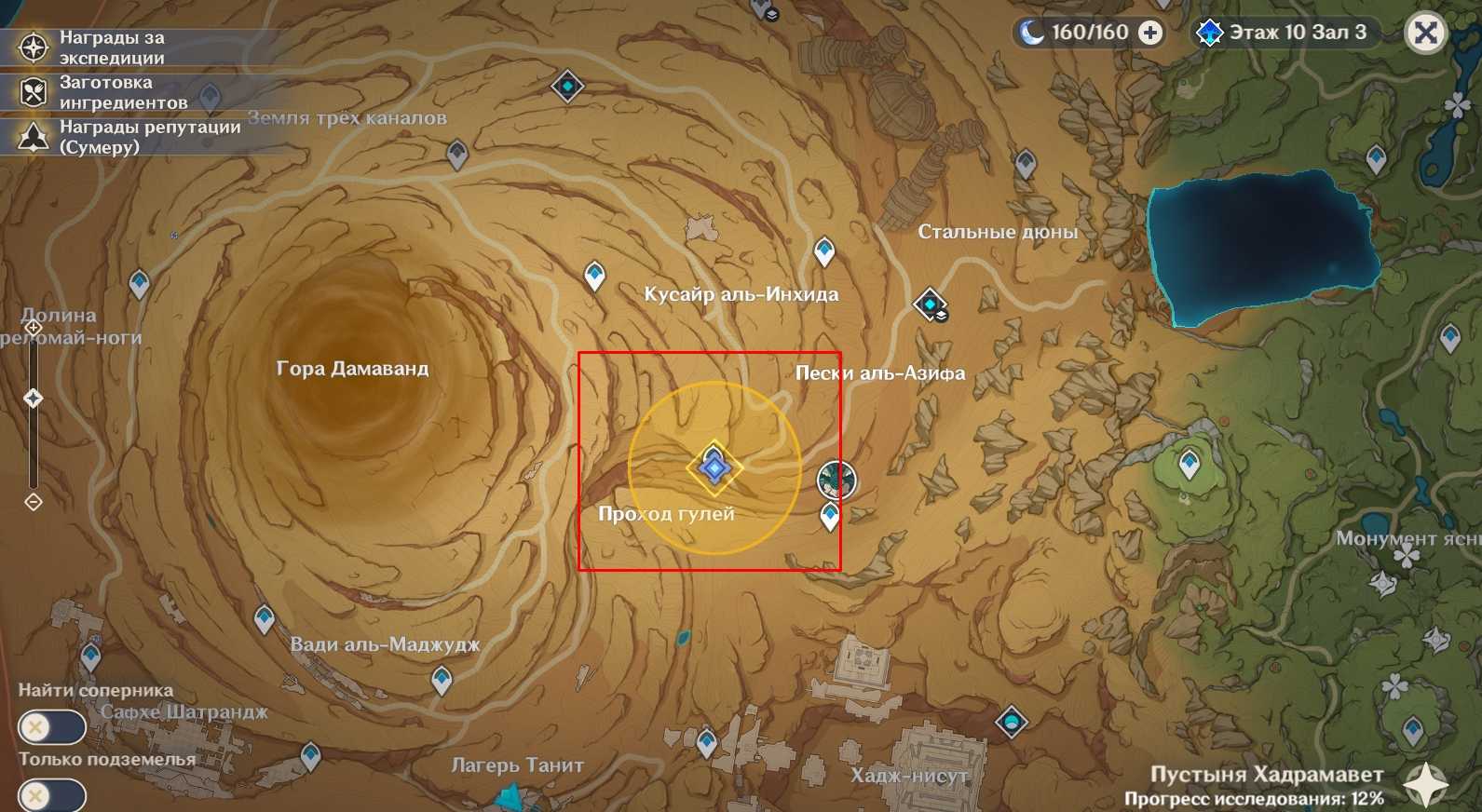Screen dimensions: 1482x812
Task: Toggle the Только подземелья filter switch
Action: tap(51, 796)
